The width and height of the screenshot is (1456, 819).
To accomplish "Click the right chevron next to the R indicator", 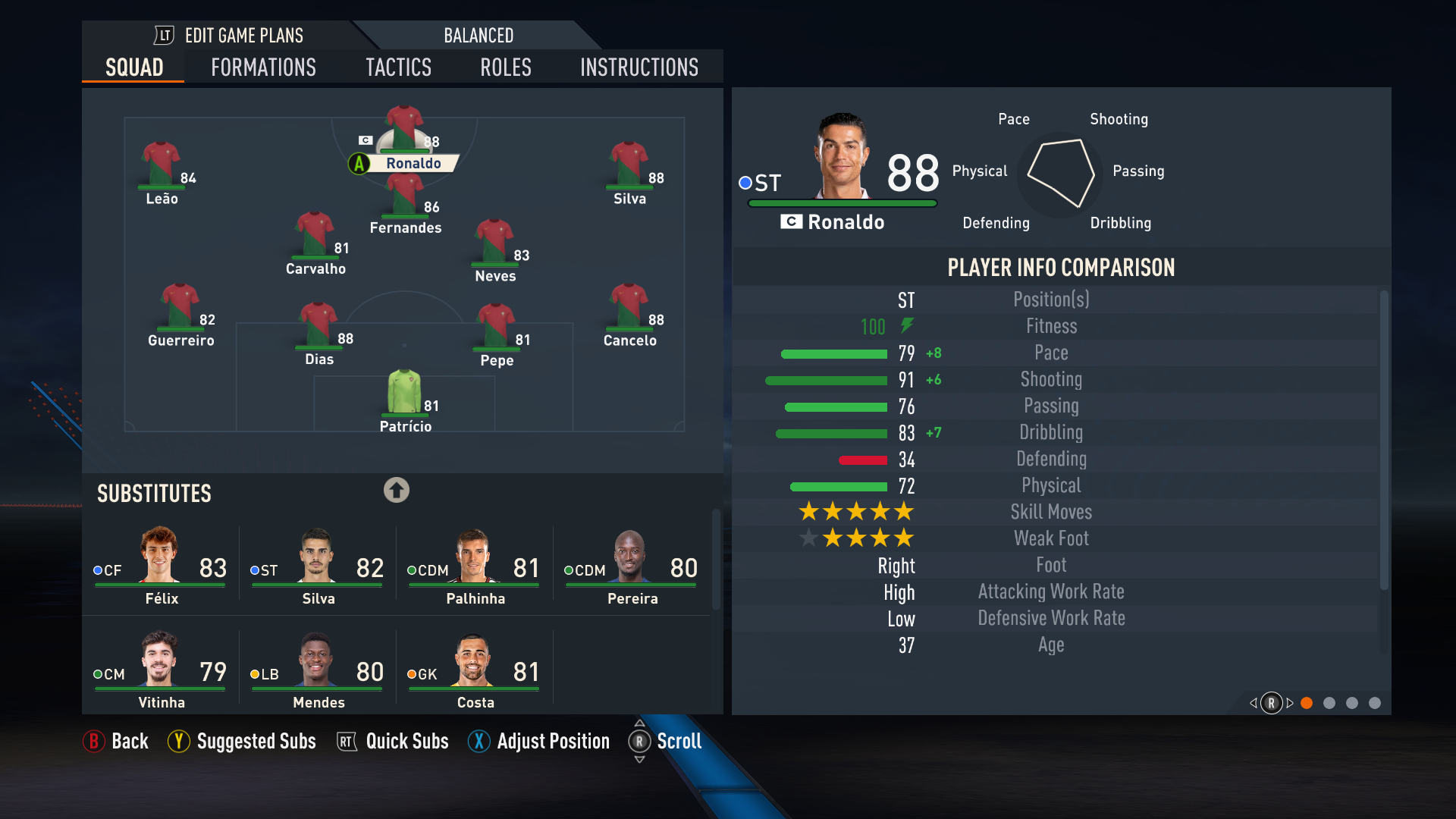I will (x=1289, y=704).
